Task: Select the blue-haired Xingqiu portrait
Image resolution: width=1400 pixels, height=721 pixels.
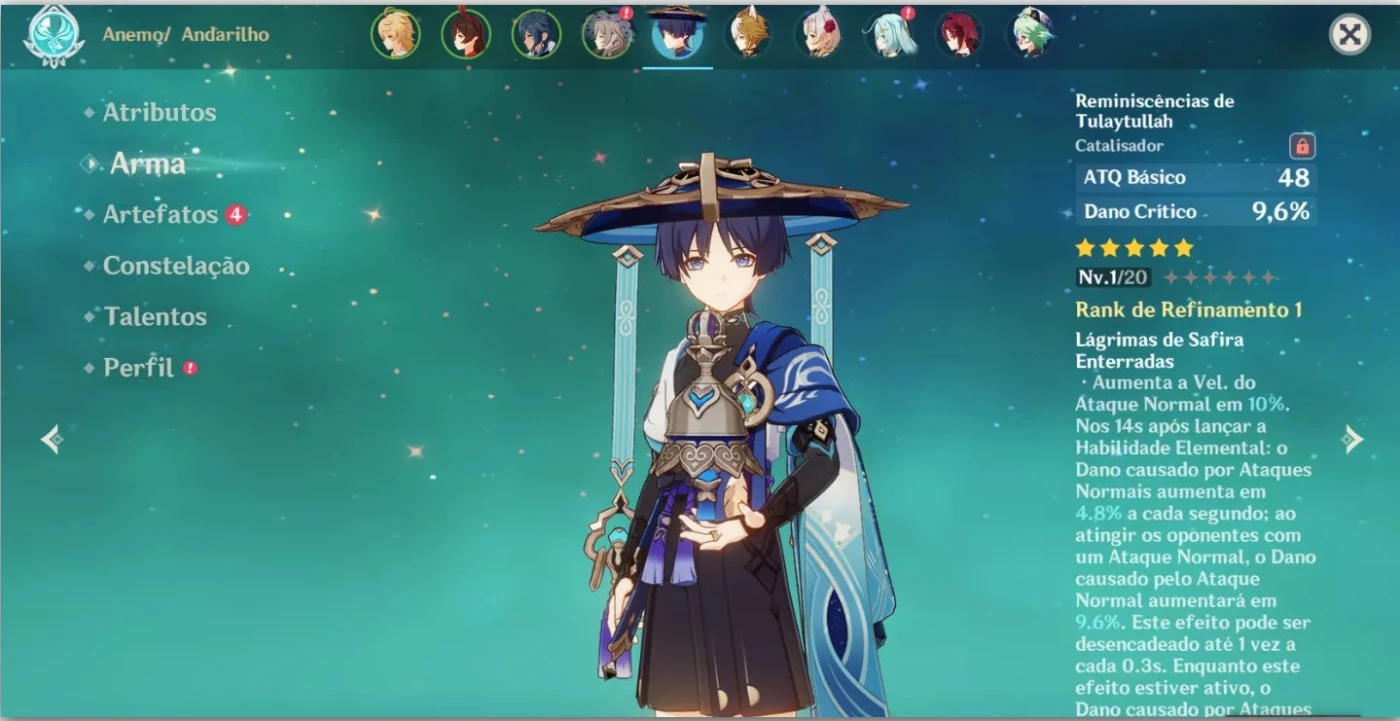Action: [537, 32]
